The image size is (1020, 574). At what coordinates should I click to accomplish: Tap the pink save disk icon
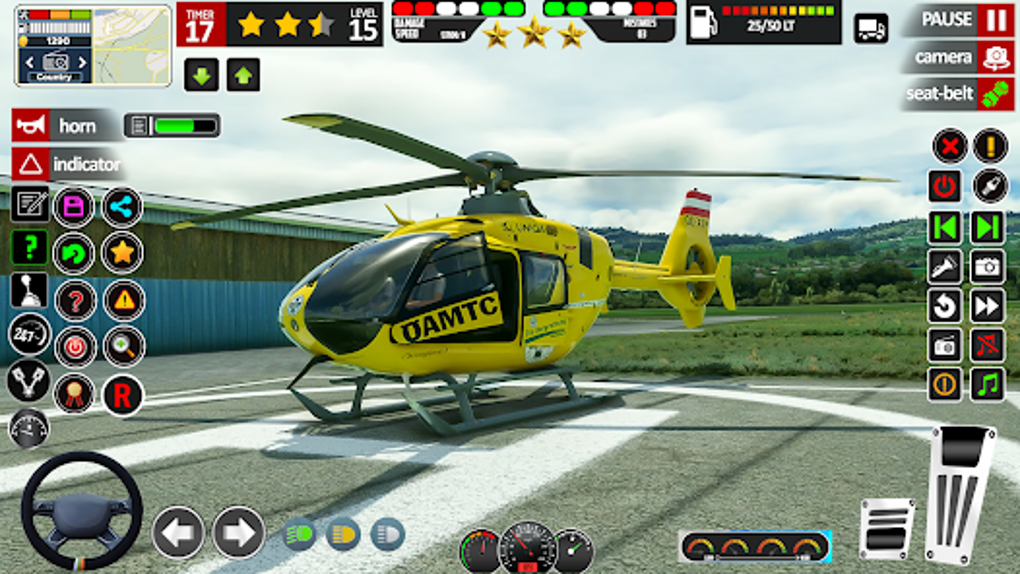click(74, 207)
